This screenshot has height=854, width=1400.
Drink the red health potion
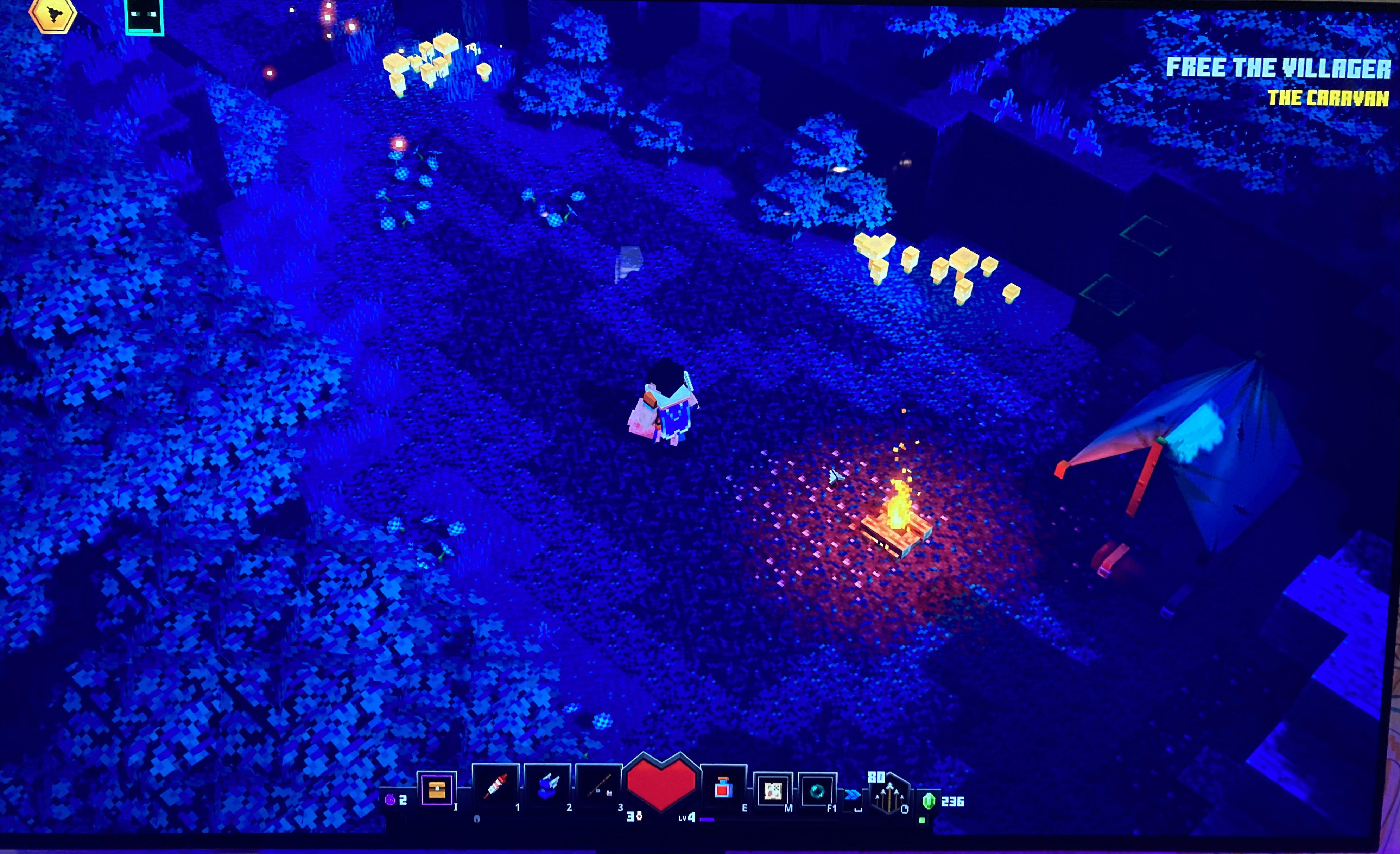(x=723, y=787)
